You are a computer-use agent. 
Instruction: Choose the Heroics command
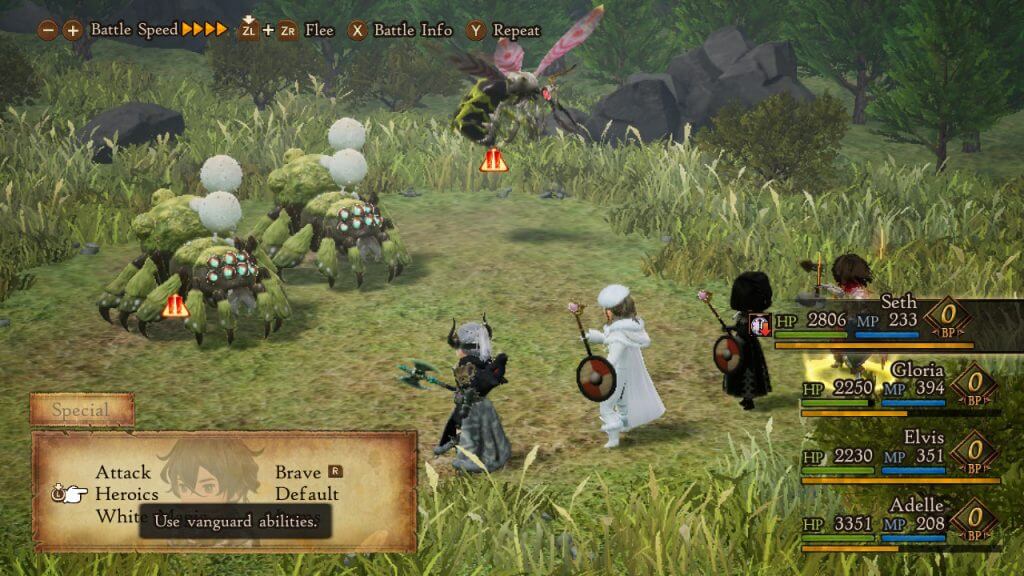click(126, 494)
